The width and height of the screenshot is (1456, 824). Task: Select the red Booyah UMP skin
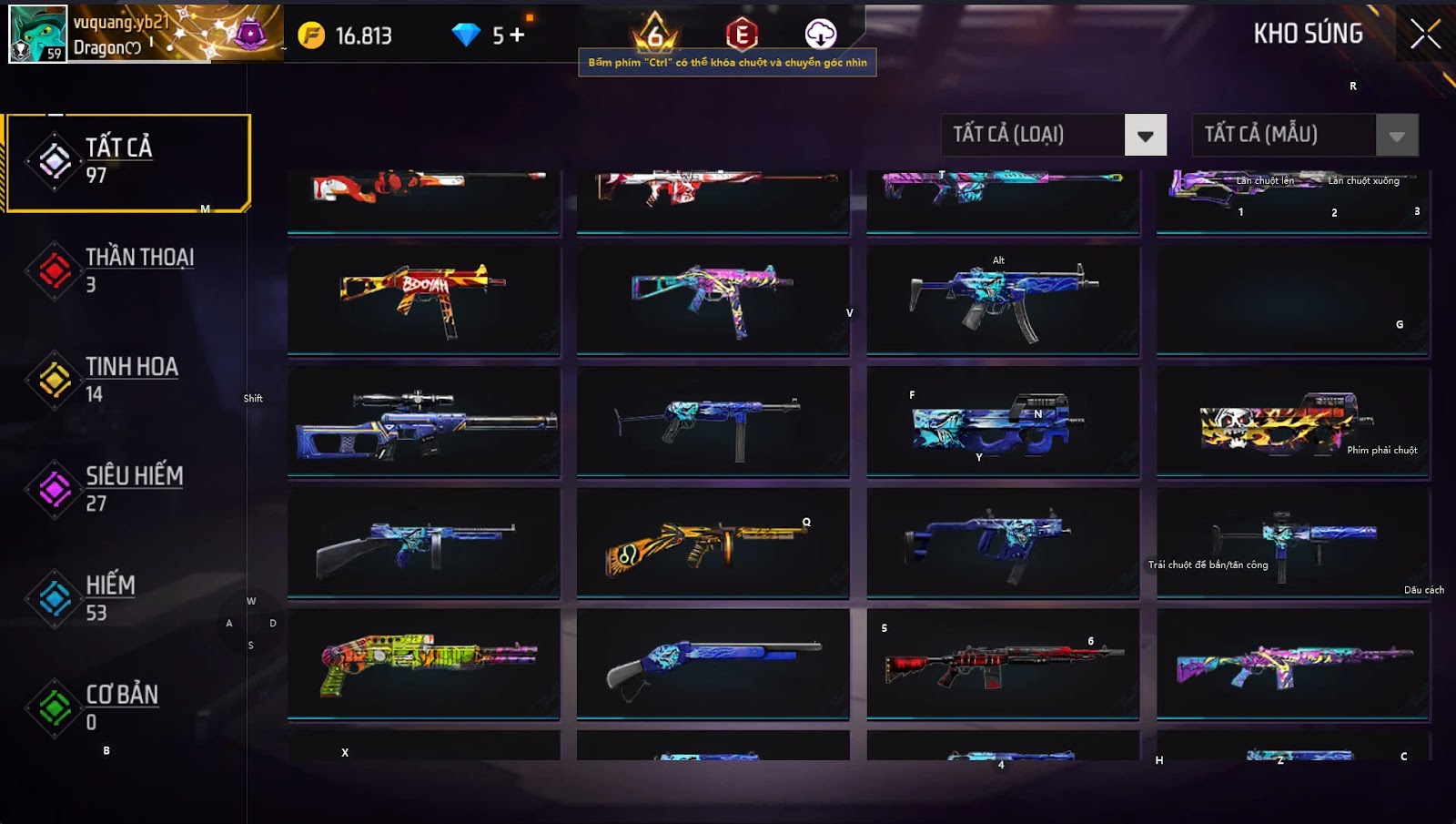[x=423, y=299]
